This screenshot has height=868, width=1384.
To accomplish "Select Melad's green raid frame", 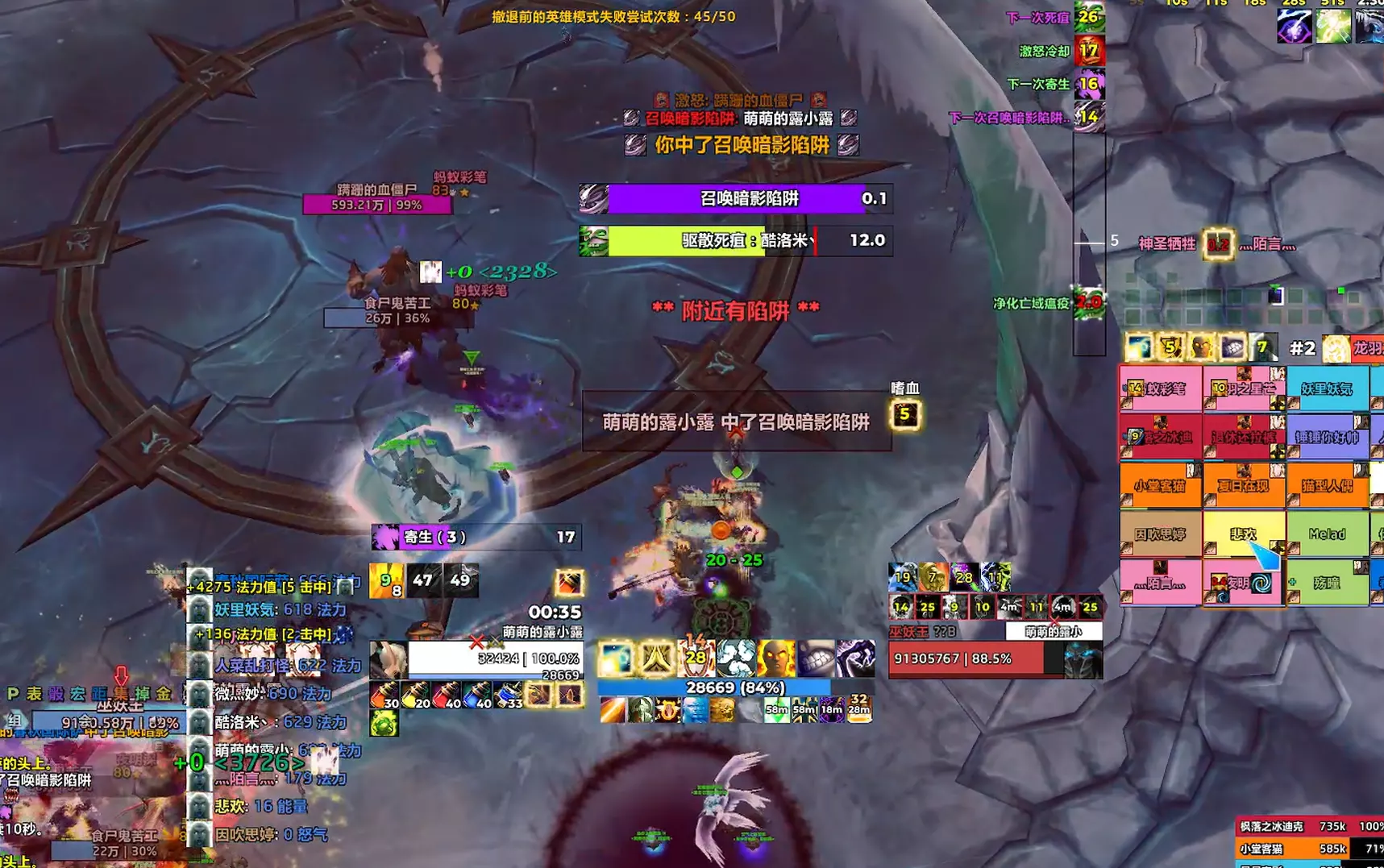I will [1328, 534].
